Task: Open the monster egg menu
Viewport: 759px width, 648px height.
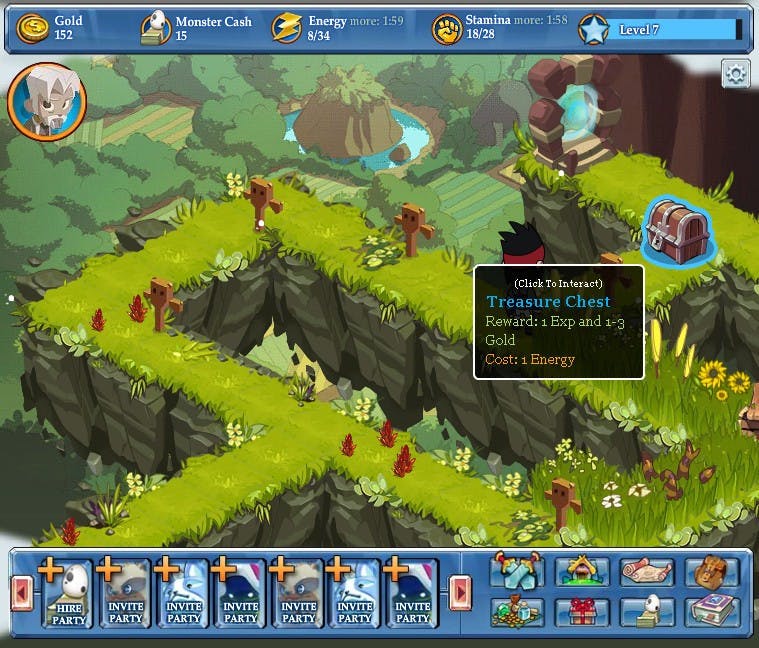Action: point(646,612)
